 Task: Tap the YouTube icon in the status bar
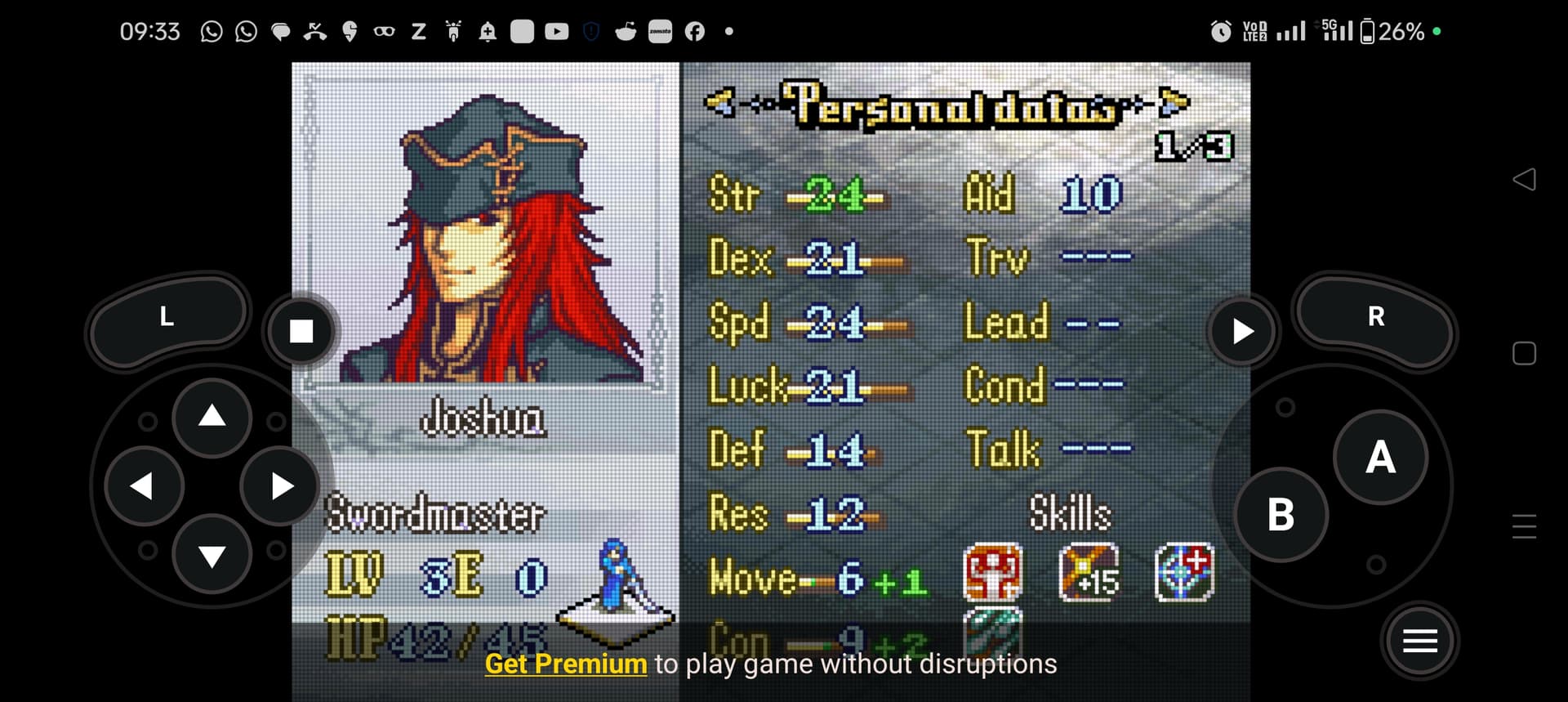click(556, 31)
